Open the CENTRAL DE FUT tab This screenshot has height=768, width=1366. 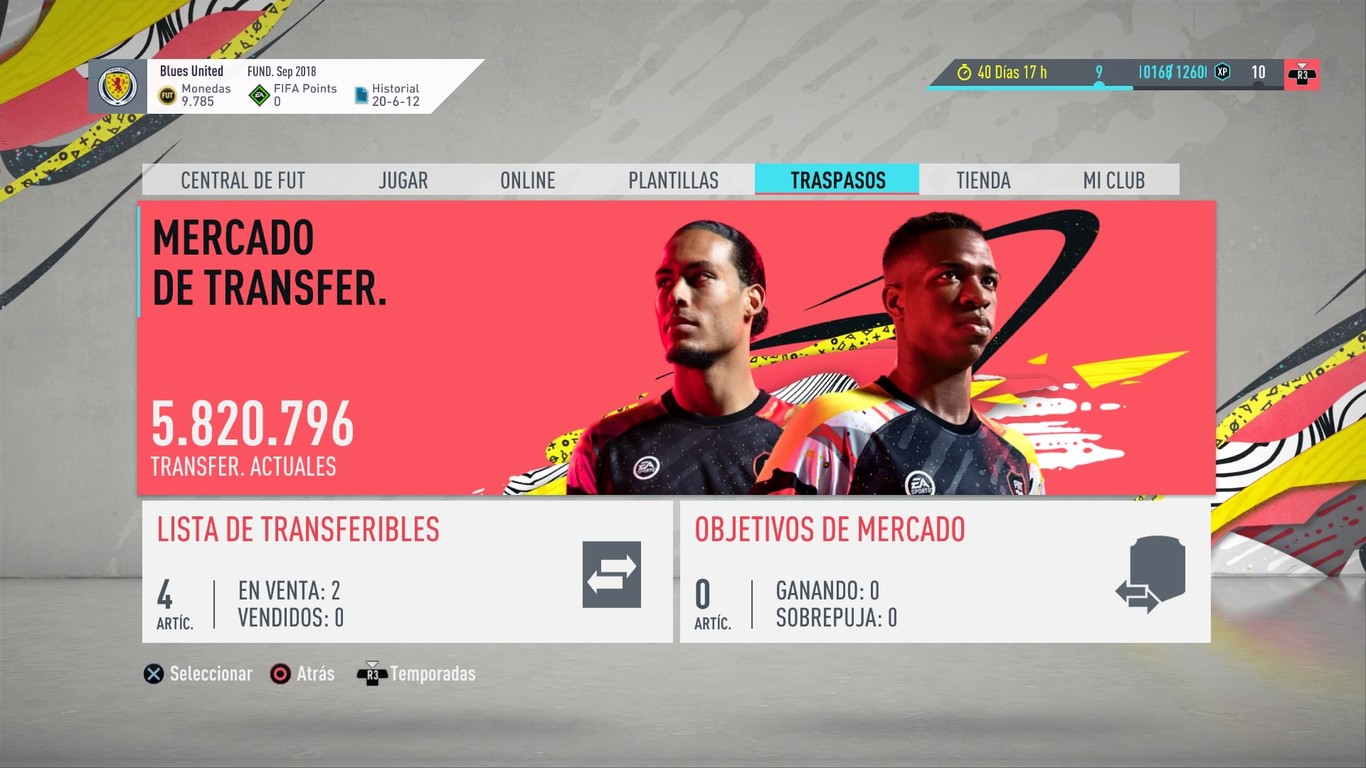click(243, 180)
